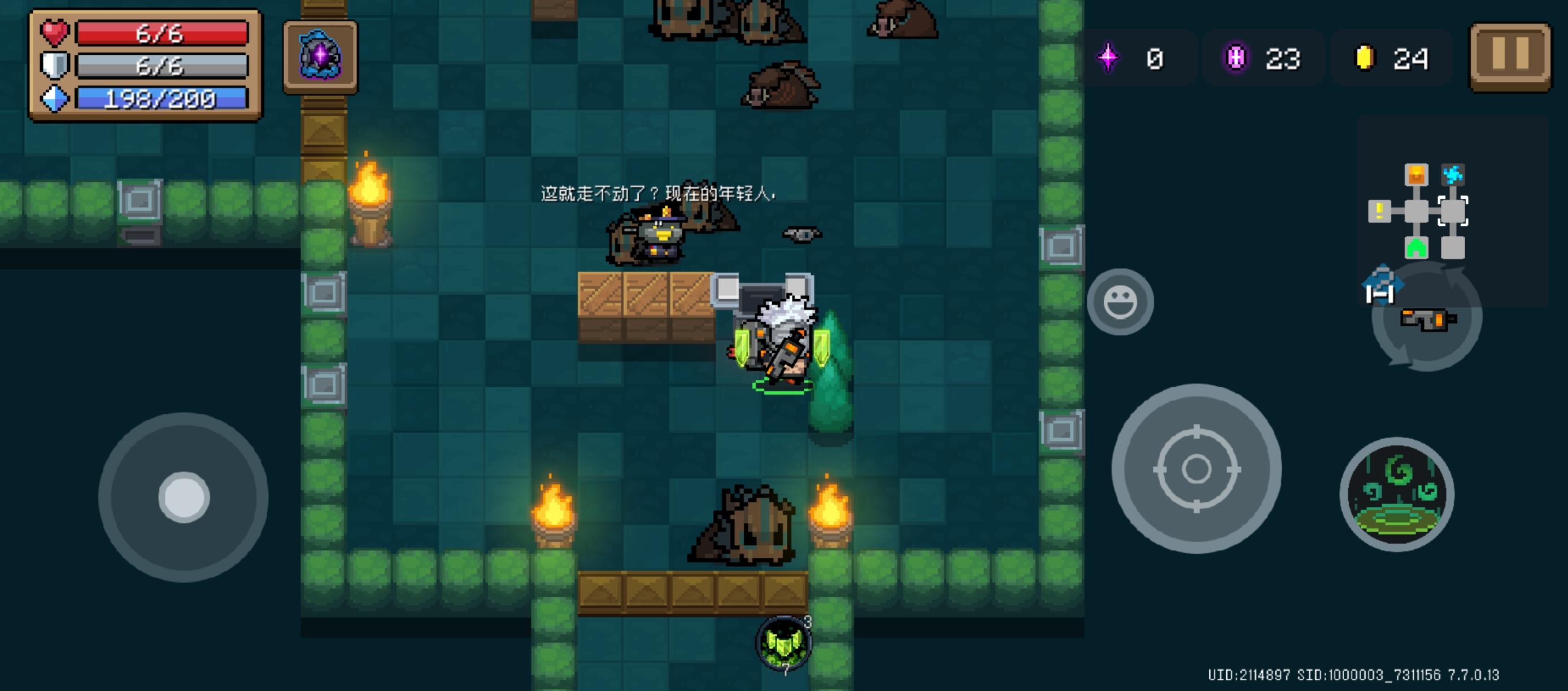The image size is (1568, 691).
Task: Tap the current room frame on the minimap
Action: pyautogui.click(x=1454, y=211)
